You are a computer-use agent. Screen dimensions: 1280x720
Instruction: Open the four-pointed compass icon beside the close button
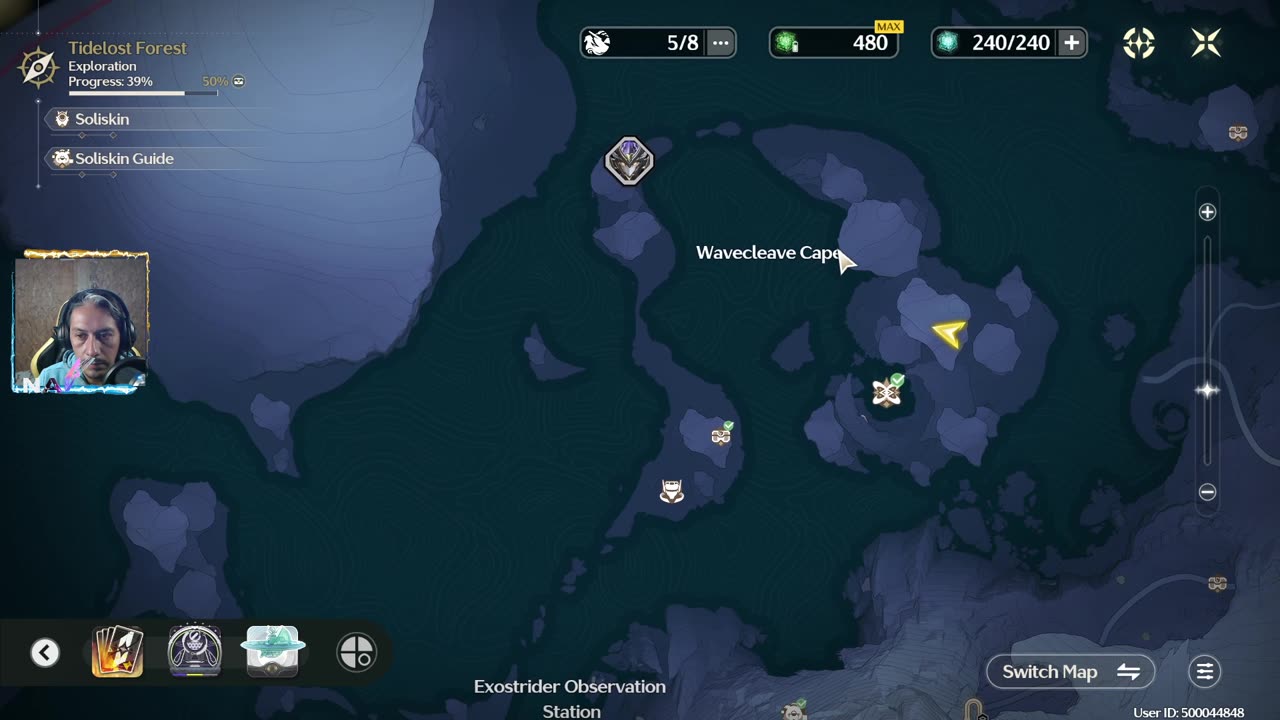[1139, 42]
